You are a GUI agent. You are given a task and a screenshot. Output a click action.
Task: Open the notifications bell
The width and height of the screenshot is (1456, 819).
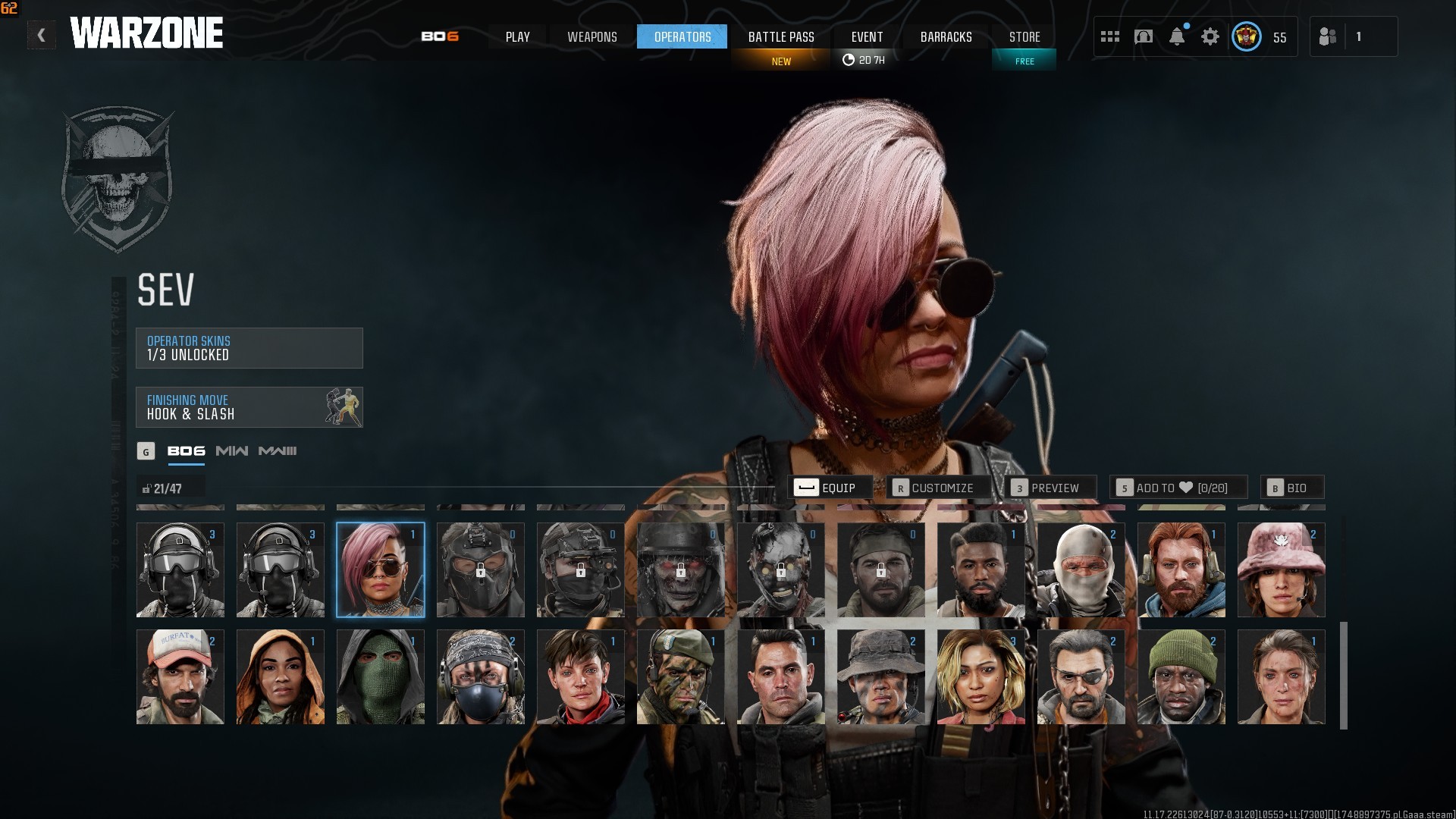click(1176, 36)
